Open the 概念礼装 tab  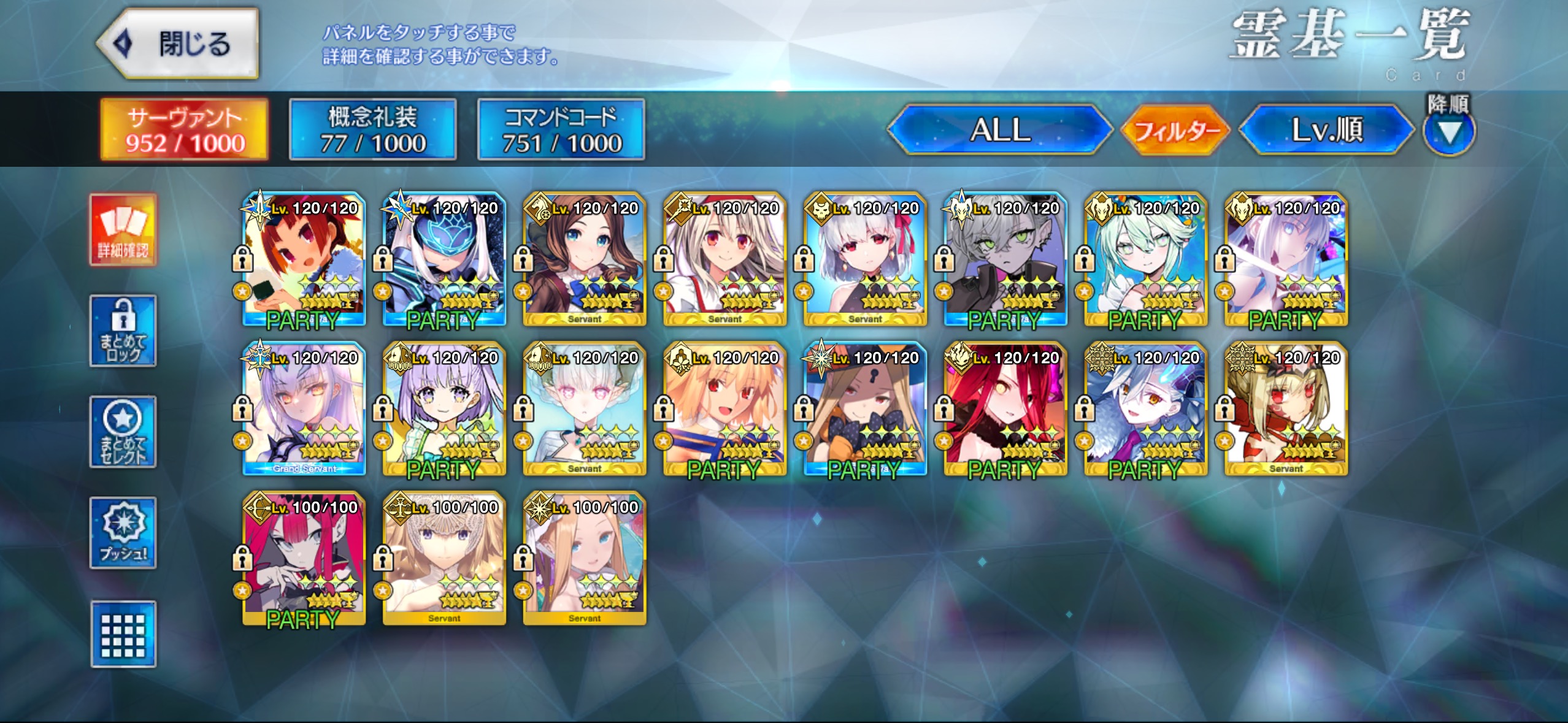[x=373, y=130]
